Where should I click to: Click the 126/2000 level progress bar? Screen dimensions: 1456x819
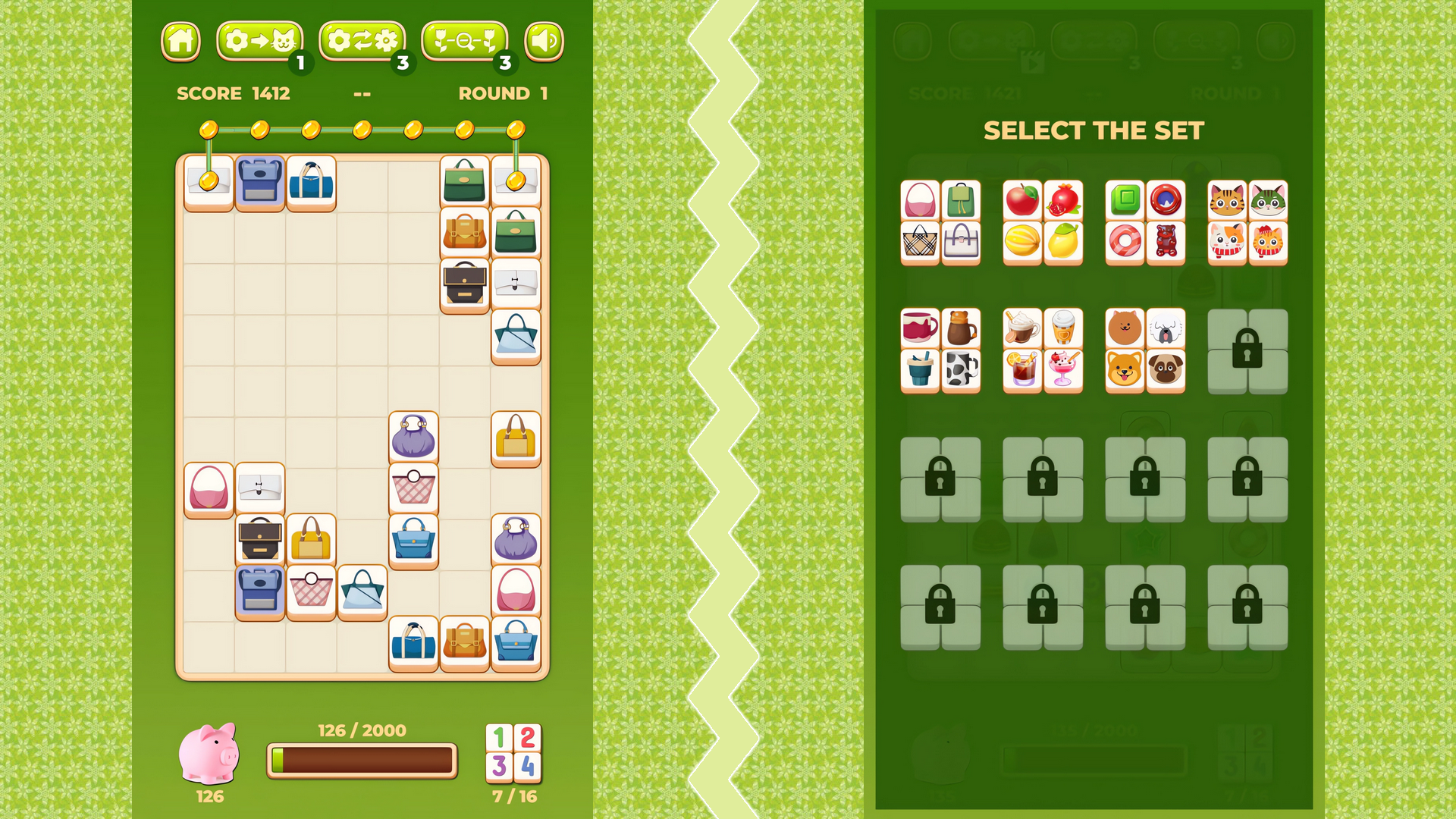[x=362, y=758]
